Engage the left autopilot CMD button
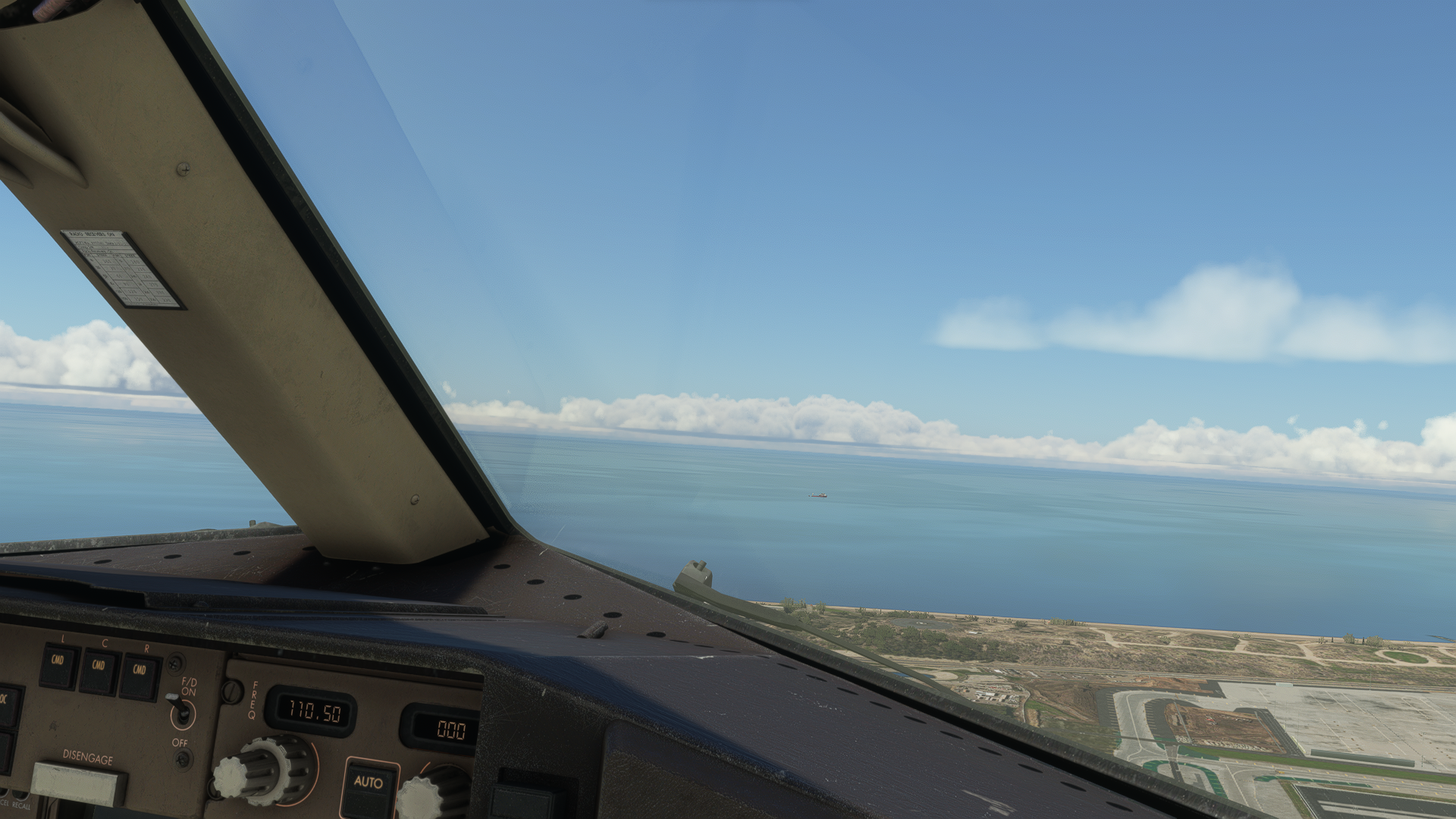The height and width of the screenshot is (819, 1456). pos(58,667)
